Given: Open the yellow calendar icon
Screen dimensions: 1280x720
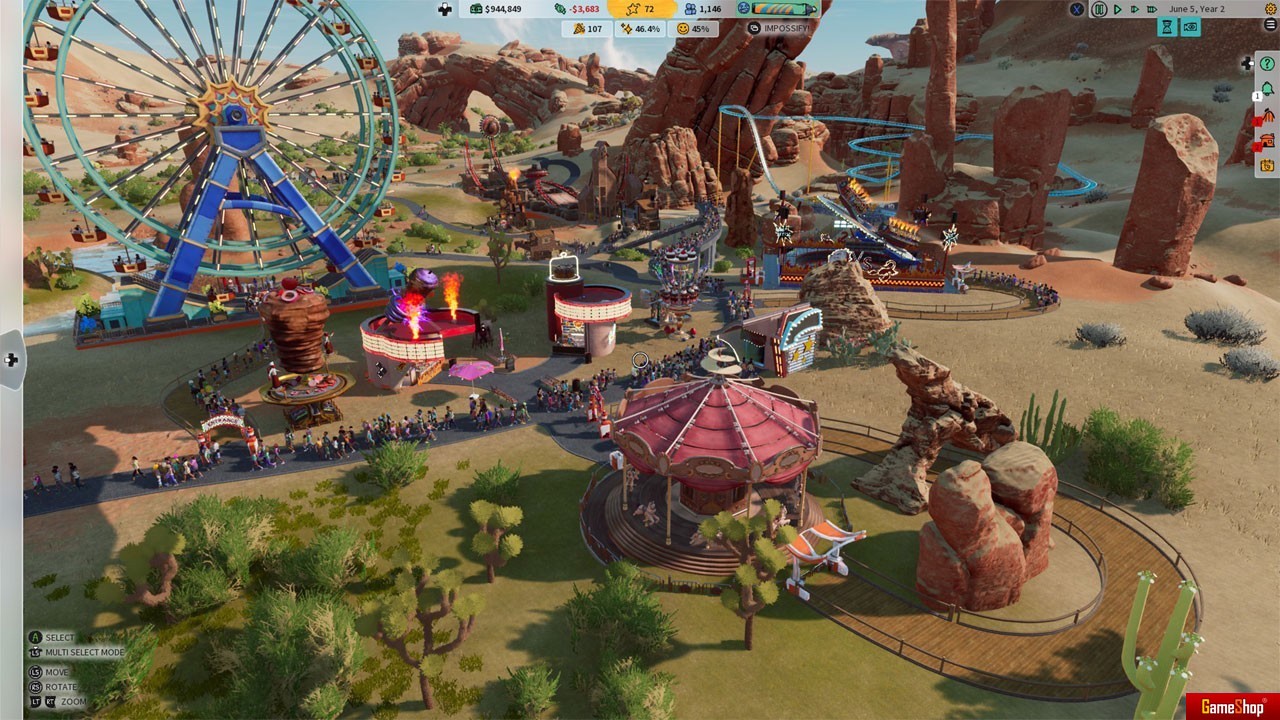Looking at the screenshot, I should pos(1267,165).
